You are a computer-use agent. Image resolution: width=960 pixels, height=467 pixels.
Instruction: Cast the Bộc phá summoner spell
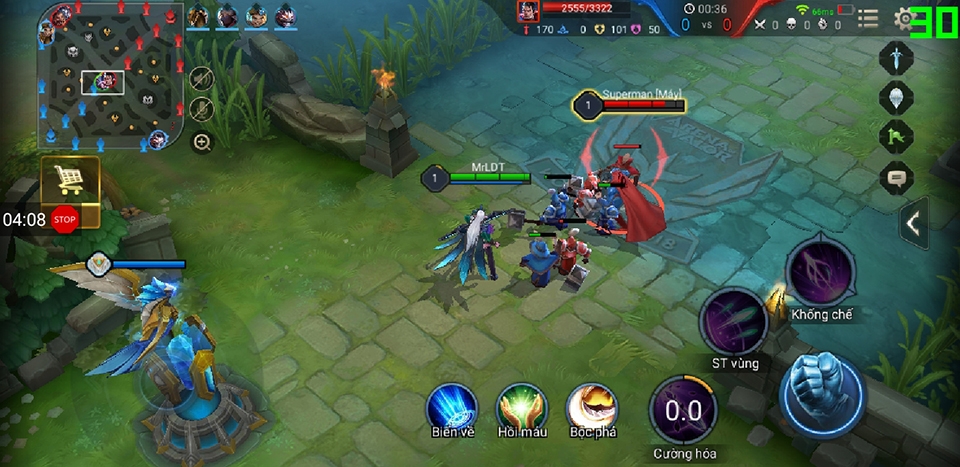(x=591, y=408)
